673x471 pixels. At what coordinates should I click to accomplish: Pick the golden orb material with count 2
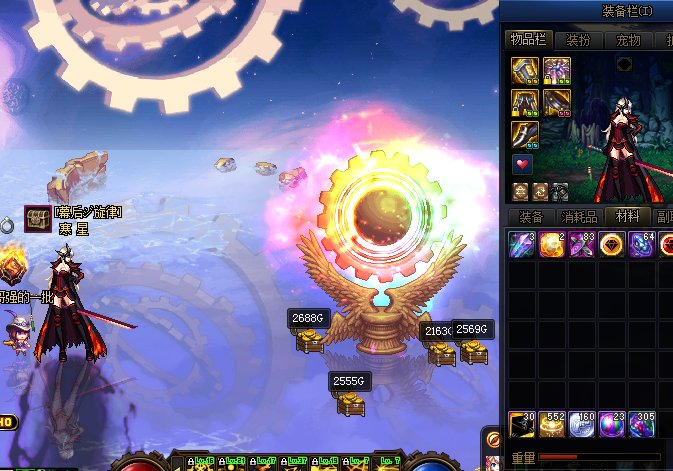tap(552, 244)
